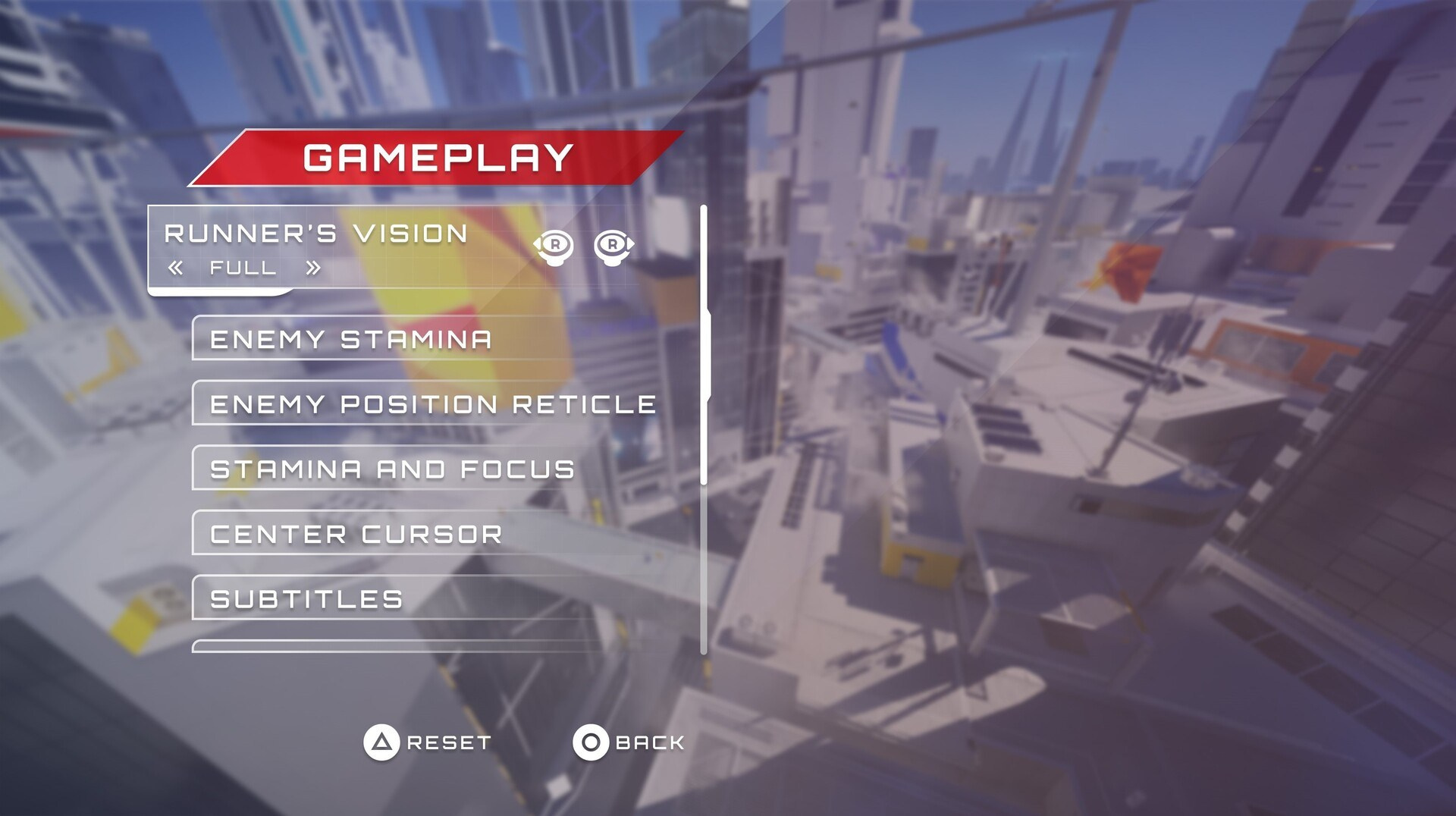Reset gameplay settings to default
1456x816 pixels.
pos(427,742)
